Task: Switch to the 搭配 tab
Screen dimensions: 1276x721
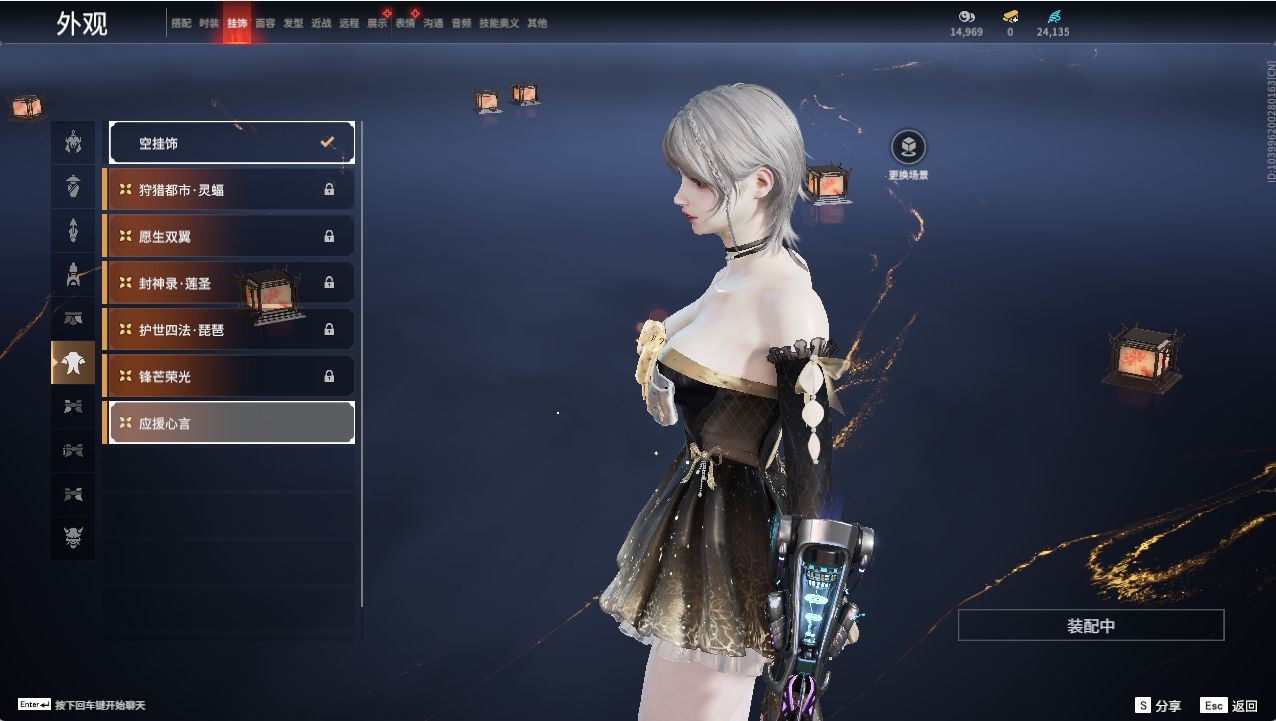Action: click(x=181, y=23)
